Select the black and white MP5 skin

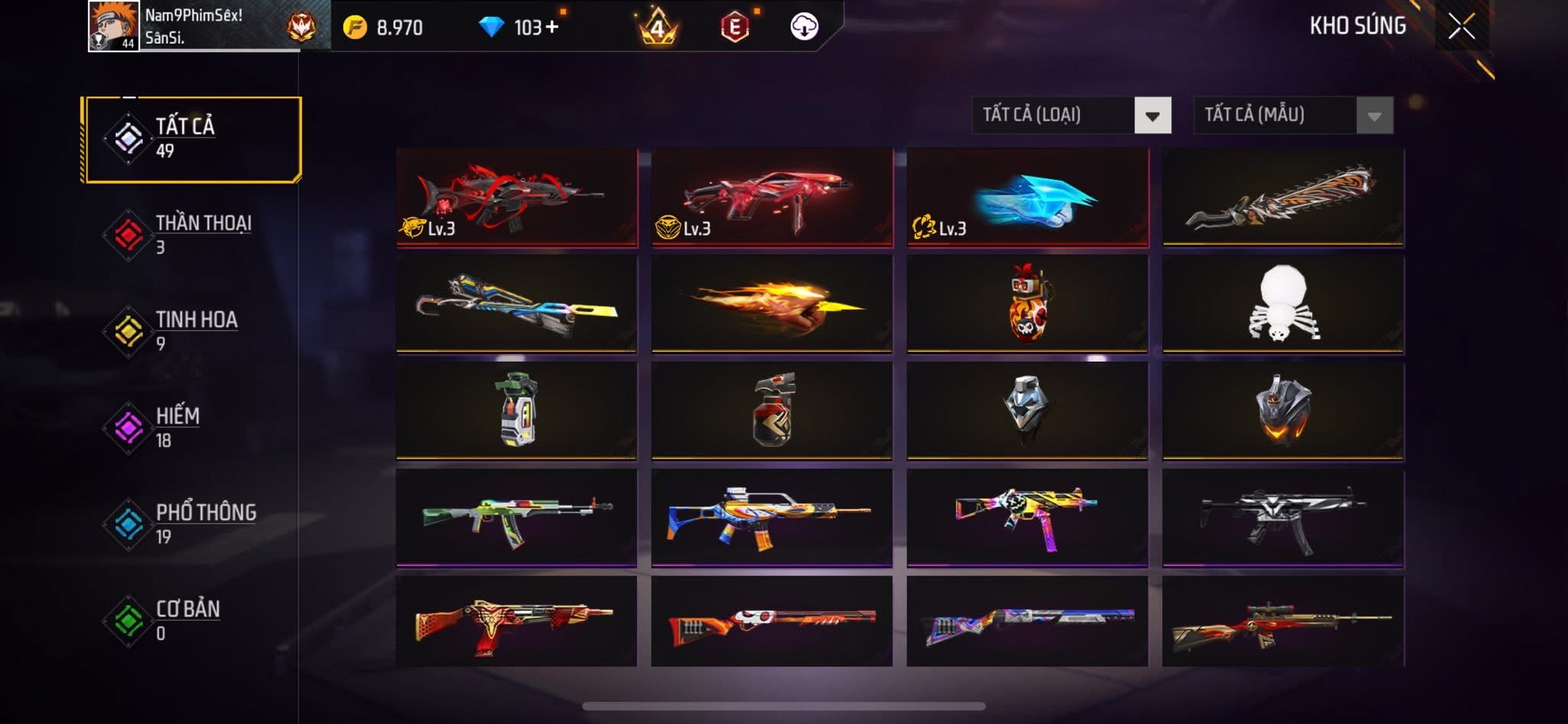tap(1283, 517)
